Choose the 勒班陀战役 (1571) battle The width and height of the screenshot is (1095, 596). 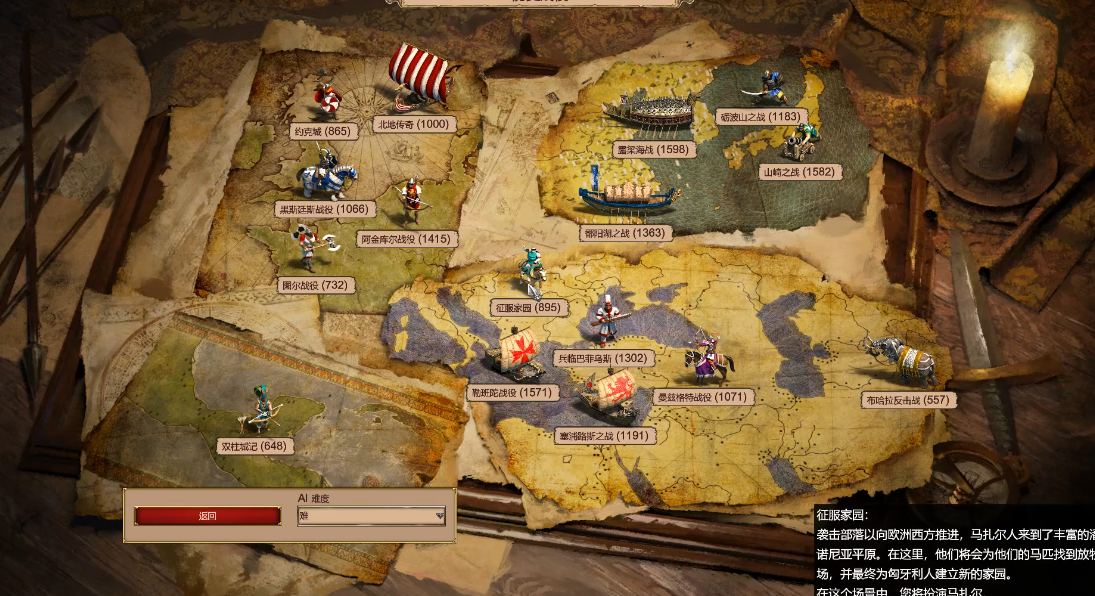[513, 393]
